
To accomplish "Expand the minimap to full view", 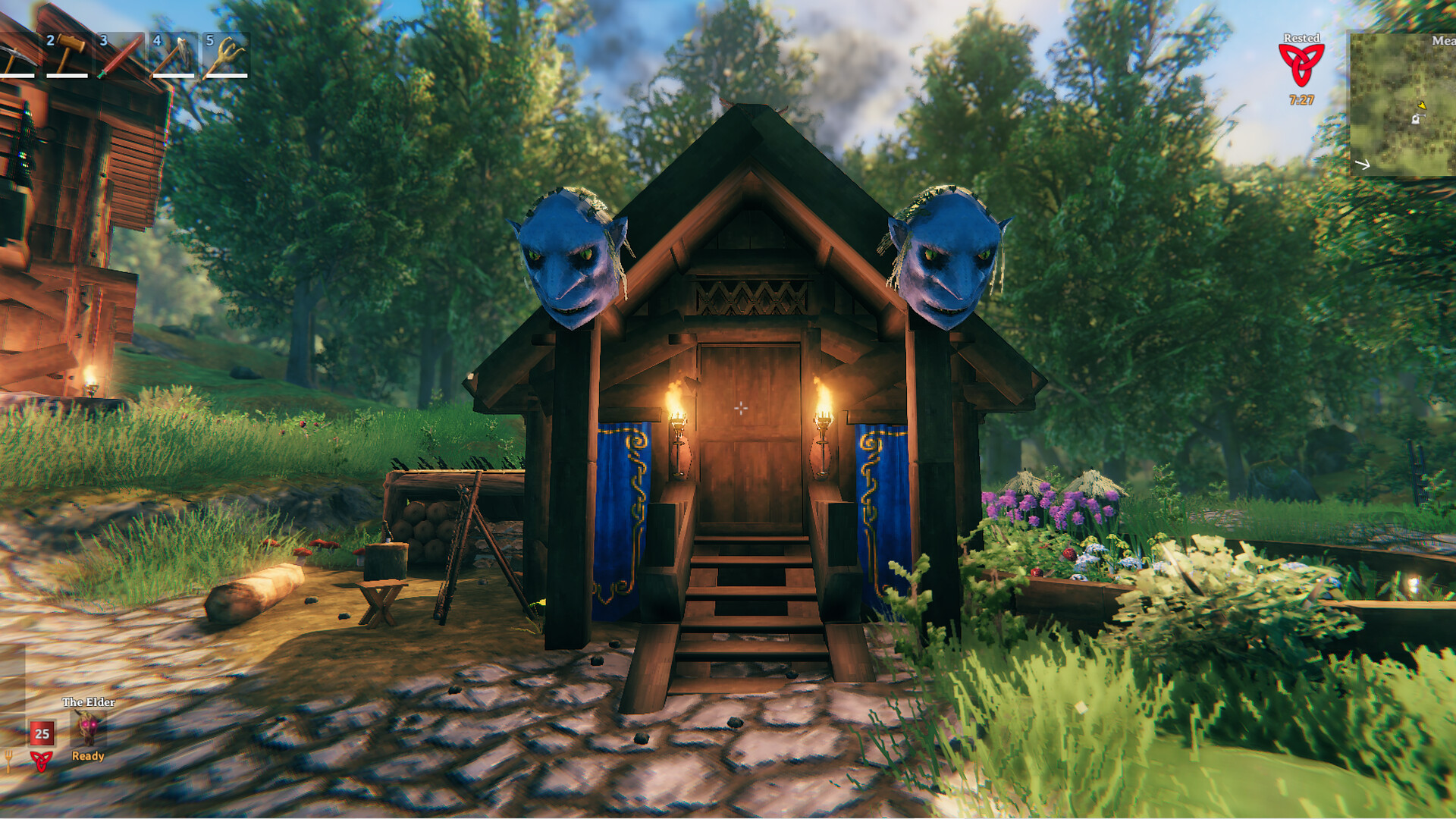I will [x=1403, y=102].
